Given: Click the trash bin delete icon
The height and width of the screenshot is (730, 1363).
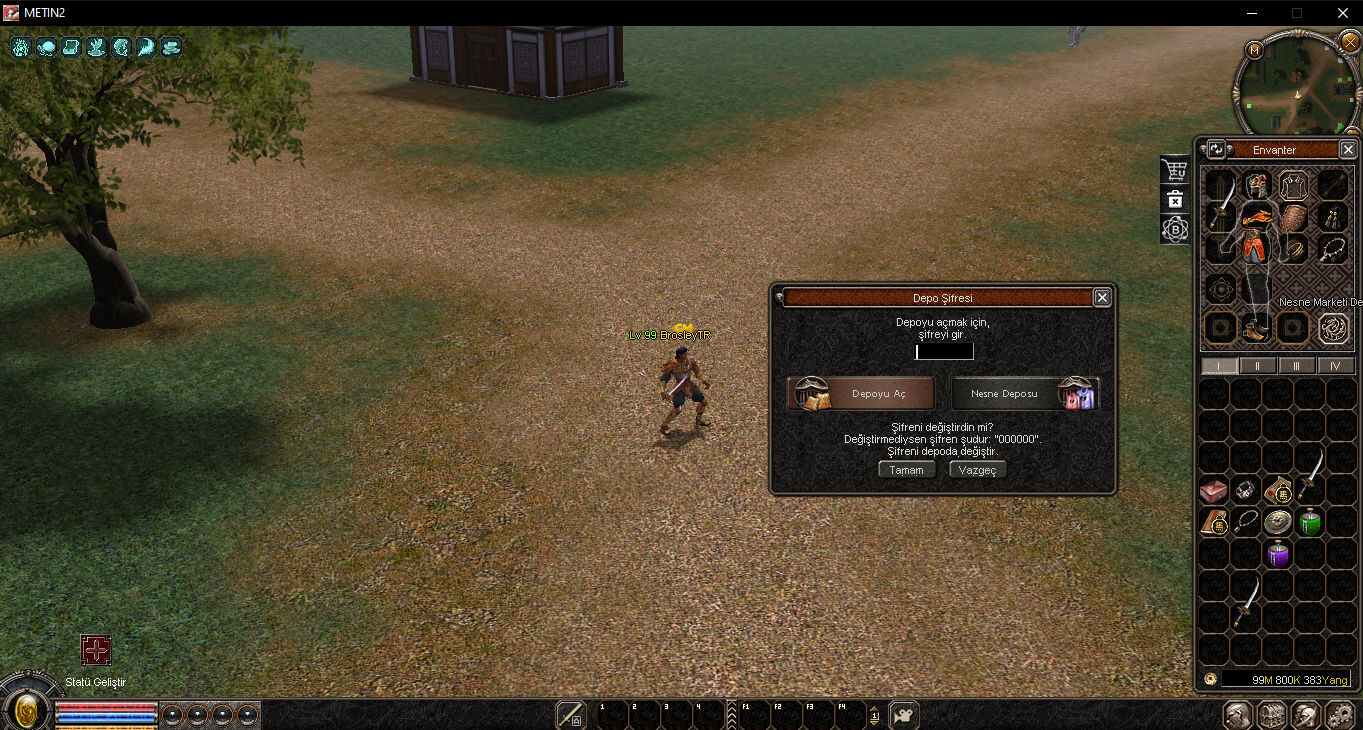Looking at the screenshot, I should (1175, 200).
